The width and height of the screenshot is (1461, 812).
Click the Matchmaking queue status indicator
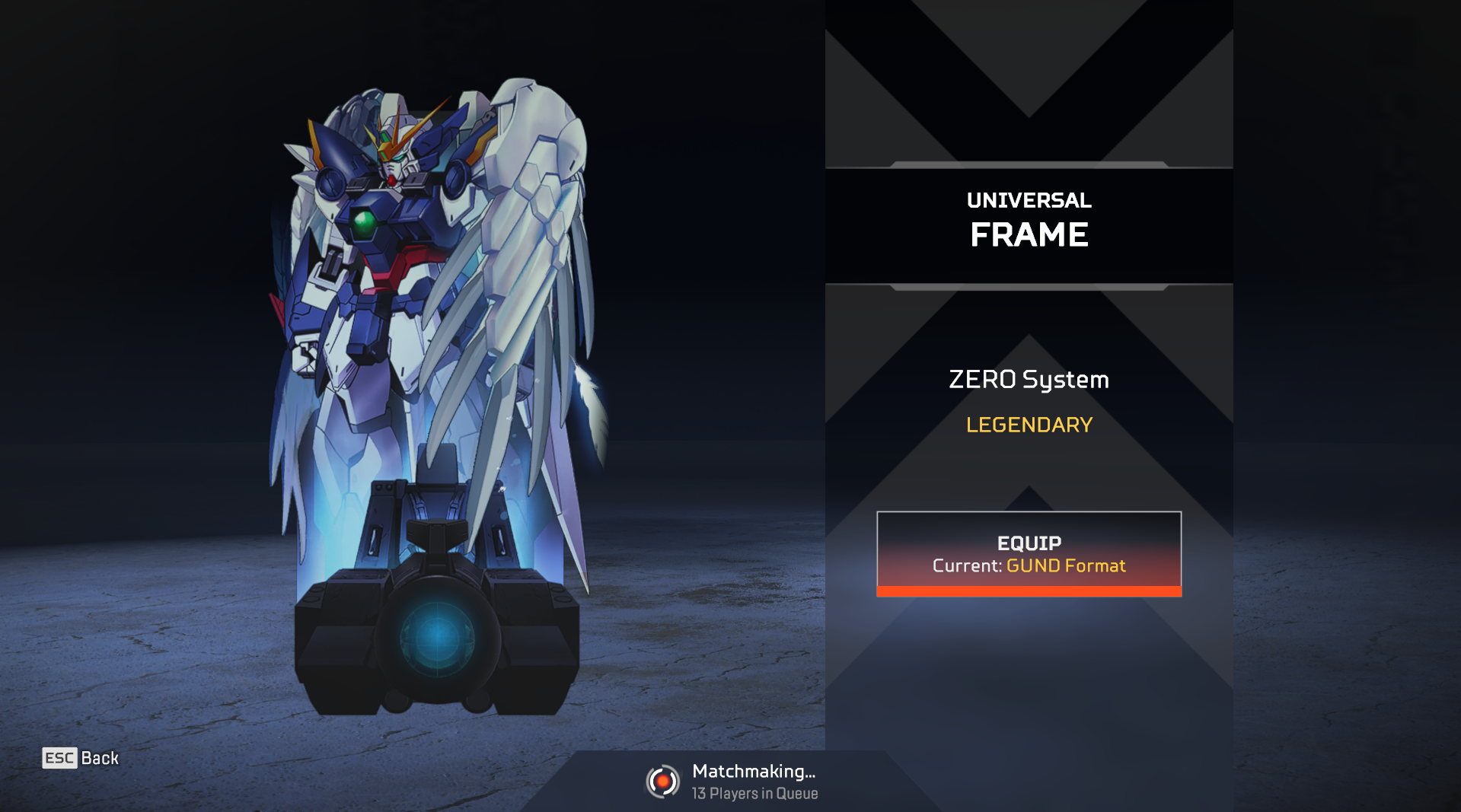[731, 782]
